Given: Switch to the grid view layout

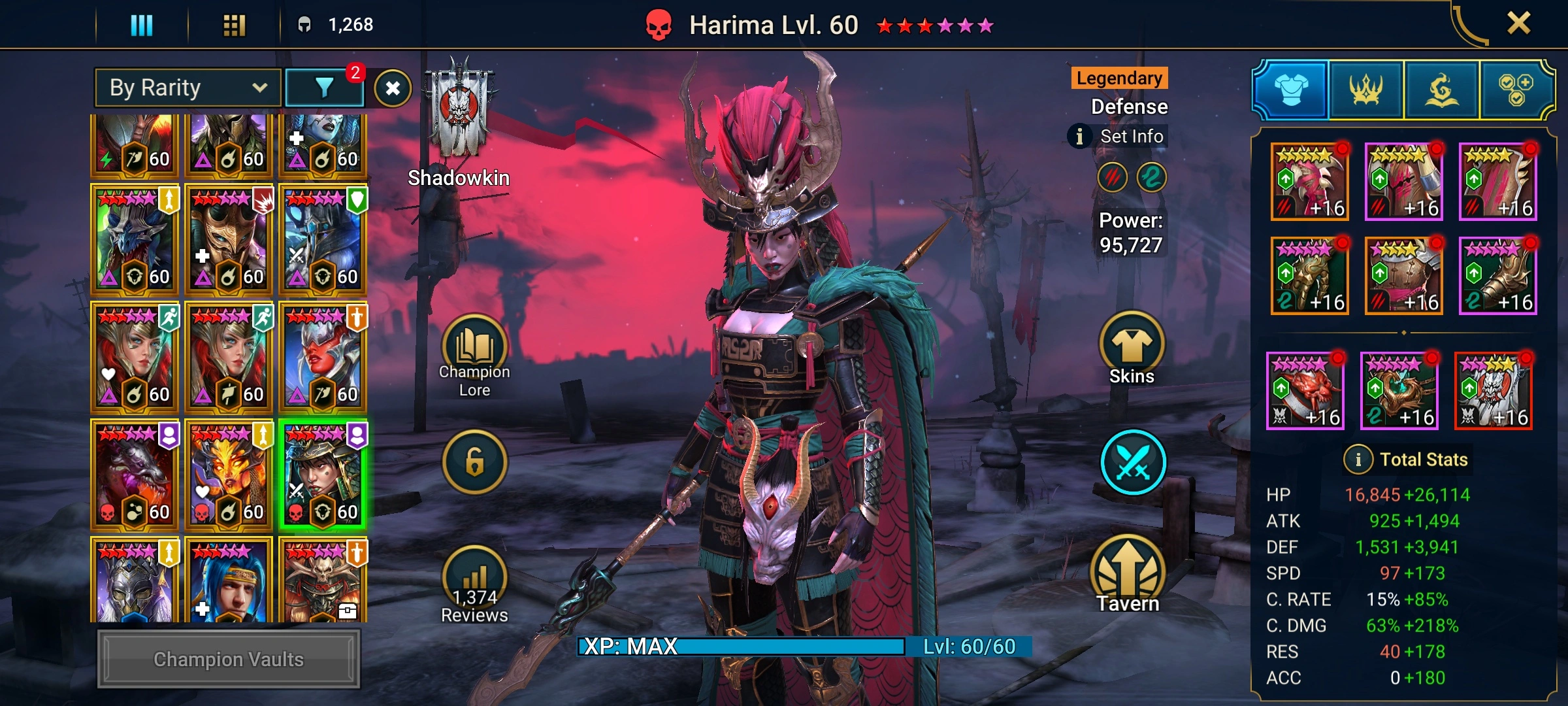Looking at the screenshot, I should click(x=234, y=25).
